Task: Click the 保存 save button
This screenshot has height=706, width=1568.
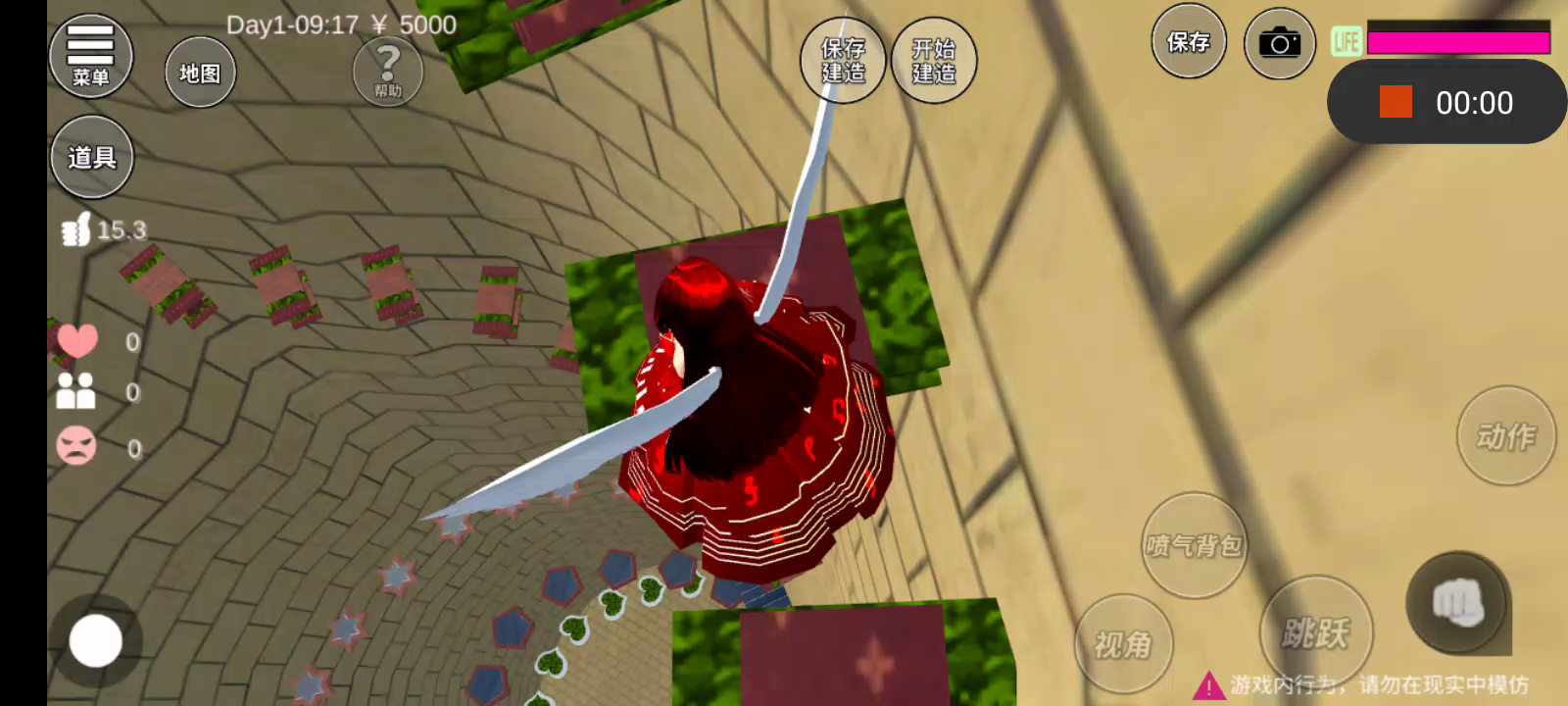Action: (1188, 42)
